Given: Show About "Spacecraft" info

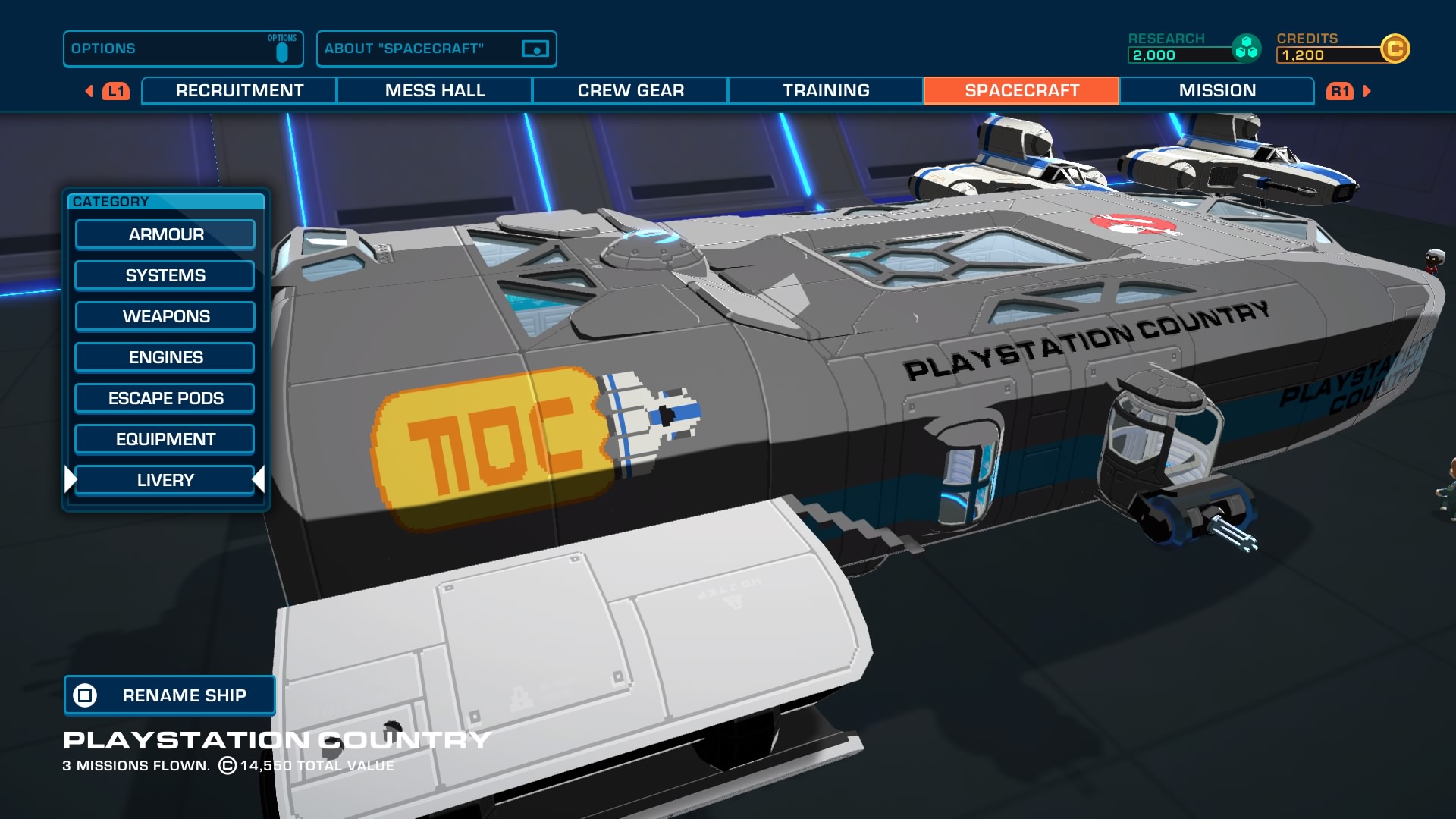Looking at the screenshot, I should click(x=436, y=49).
